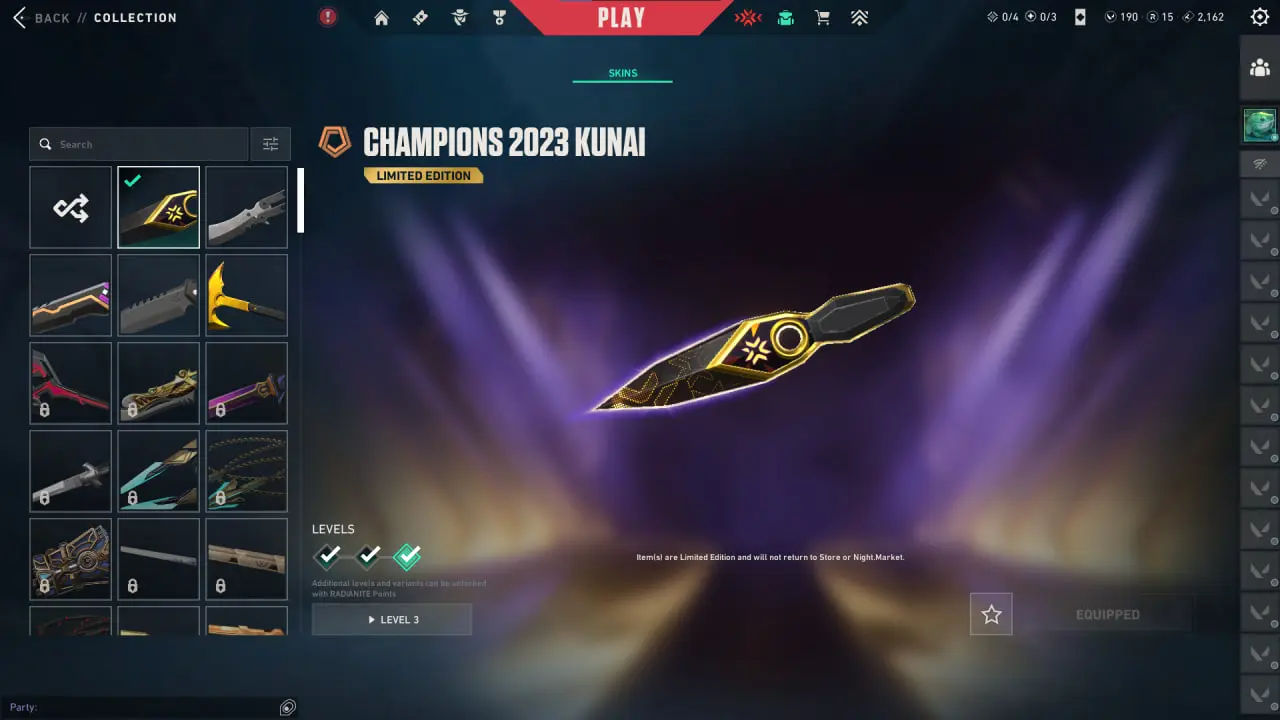Click the Search skins input field

click(x=140, y=143)
